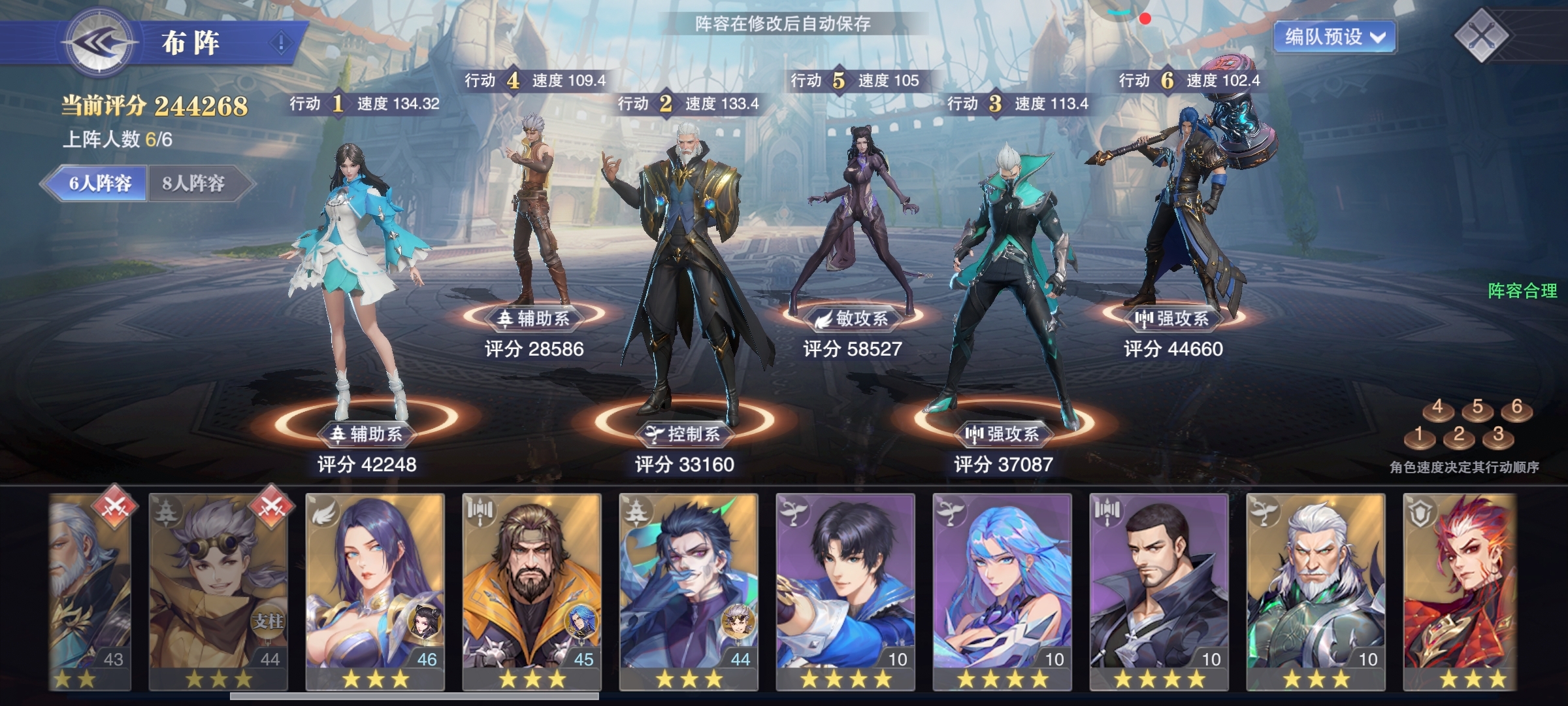
Task: Switch to the 6人阵容 tab
Action: point(99,183)
